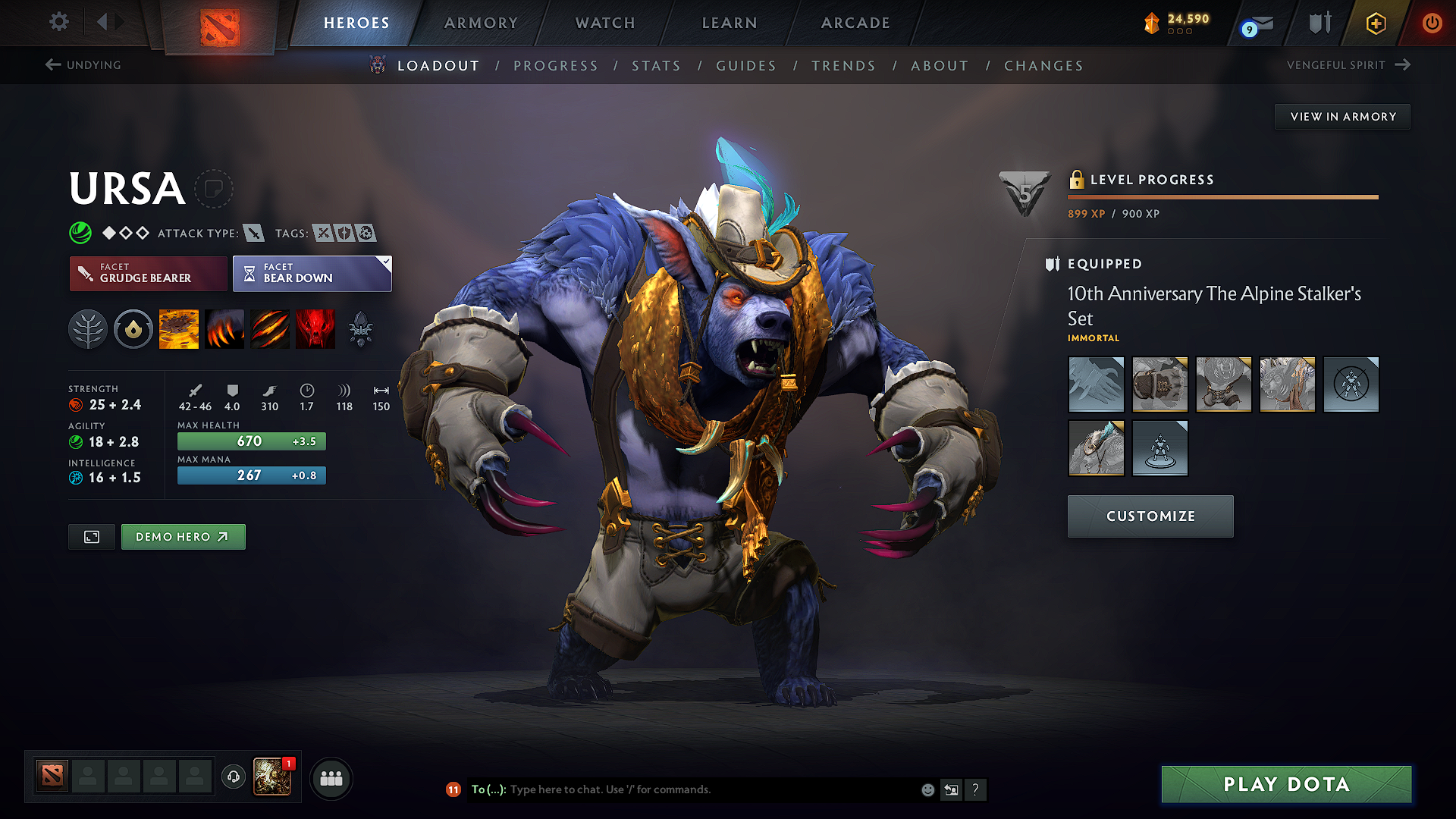The width and height of the screenshot is (1456, 819).
Task: Open the Arcade tab
Action: (x=855, y=23)
